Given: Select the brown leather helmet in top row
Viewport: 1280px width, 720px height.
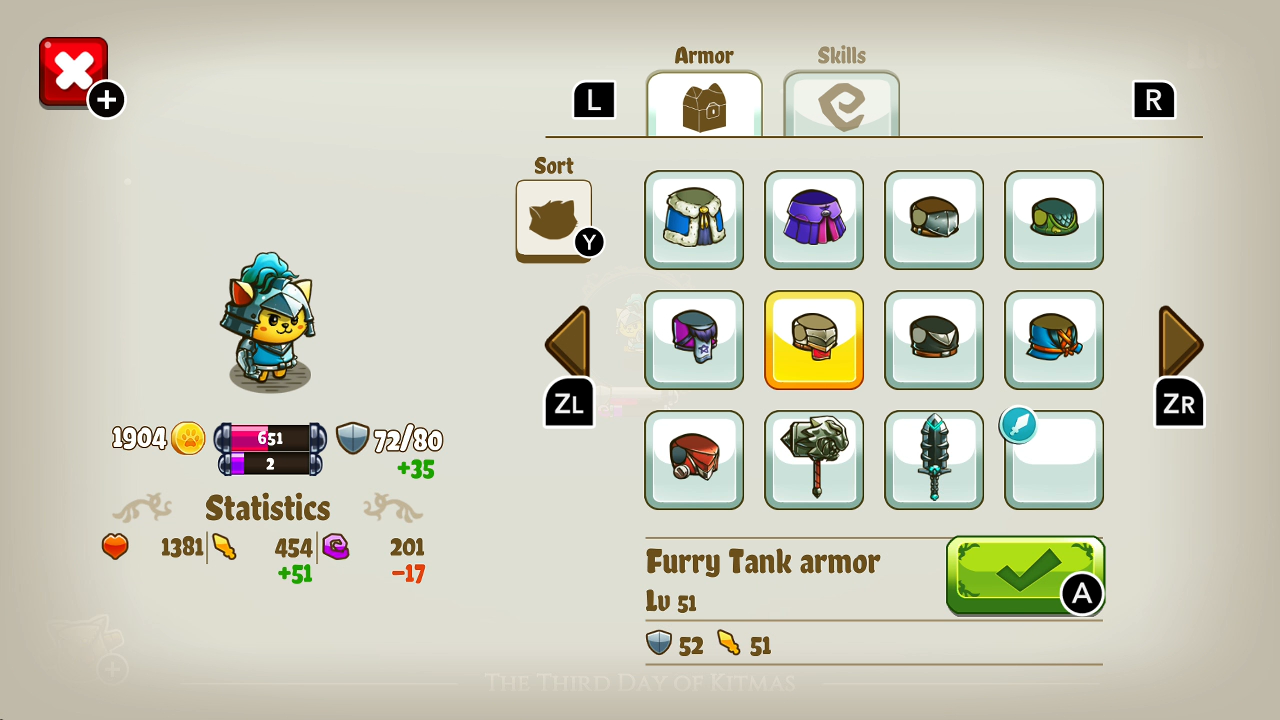Looking at the screenshot, I should click(x=934, y=220).
